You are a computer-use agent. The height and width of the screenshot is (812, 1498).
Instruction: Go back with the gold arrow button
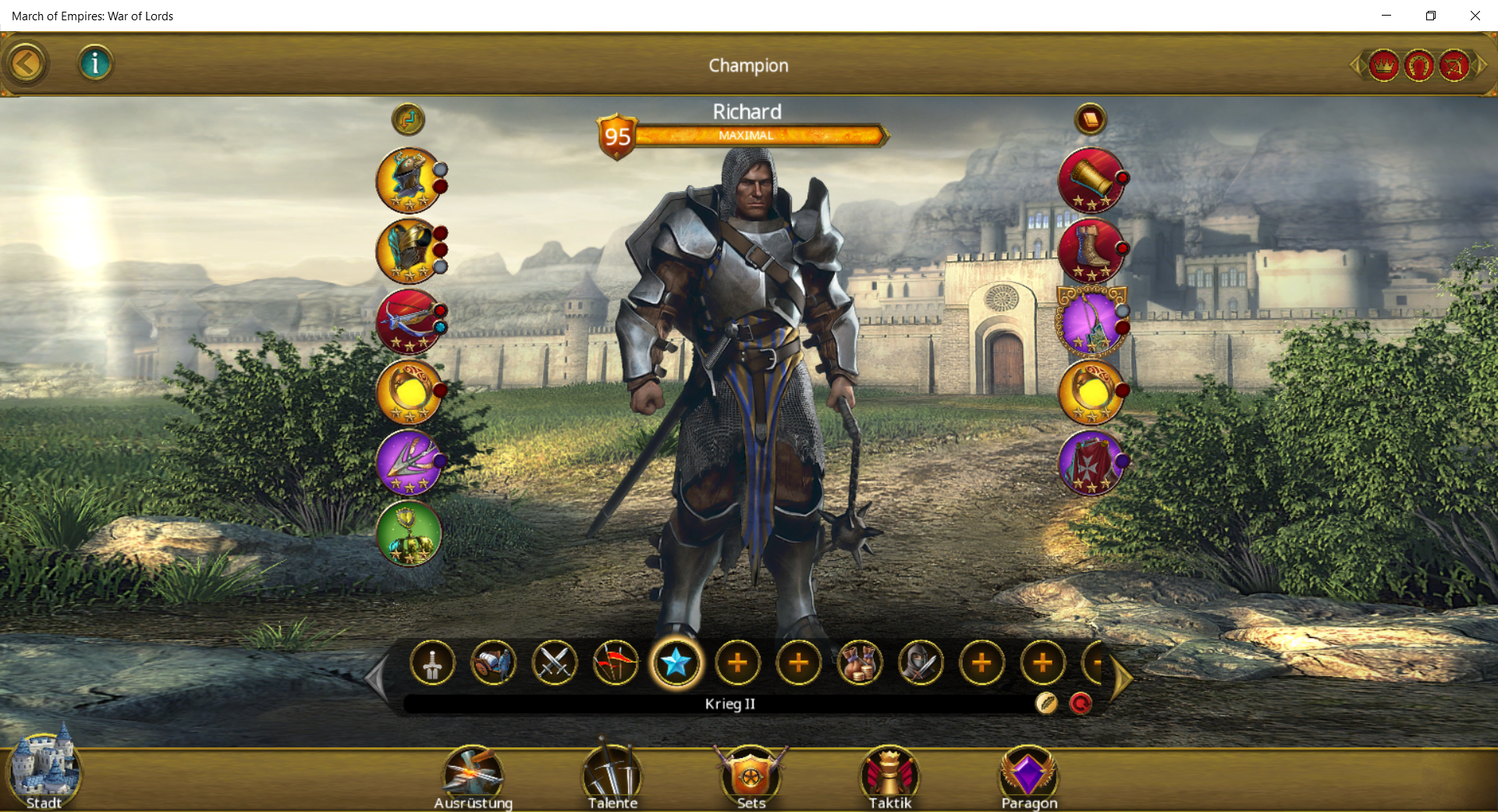pos(26,64)
